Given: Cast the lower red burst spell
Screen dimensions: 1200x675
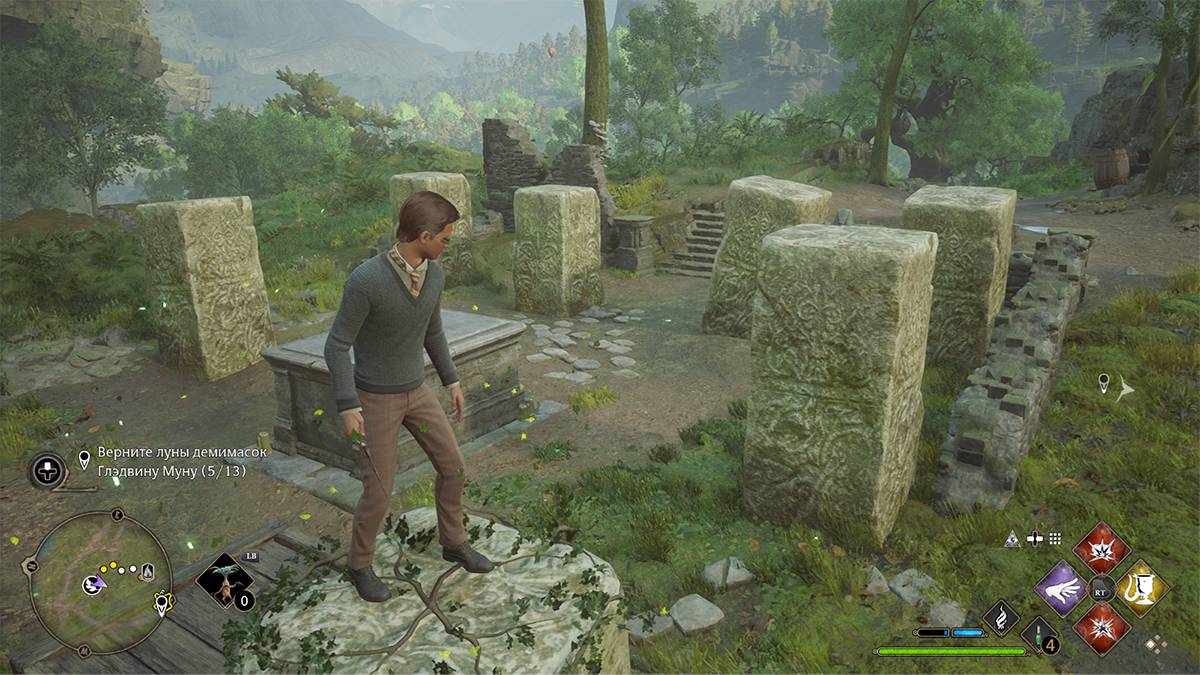Looking at the screenshot, I should coord(1102,628).
